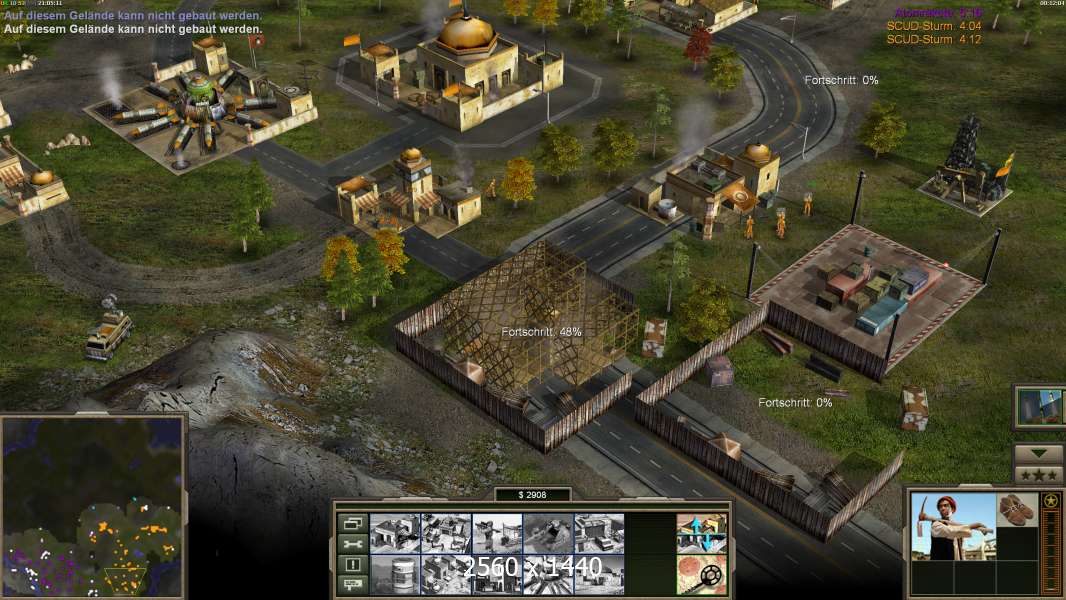Build a Stinger Site from the command bar

(497, 533)
